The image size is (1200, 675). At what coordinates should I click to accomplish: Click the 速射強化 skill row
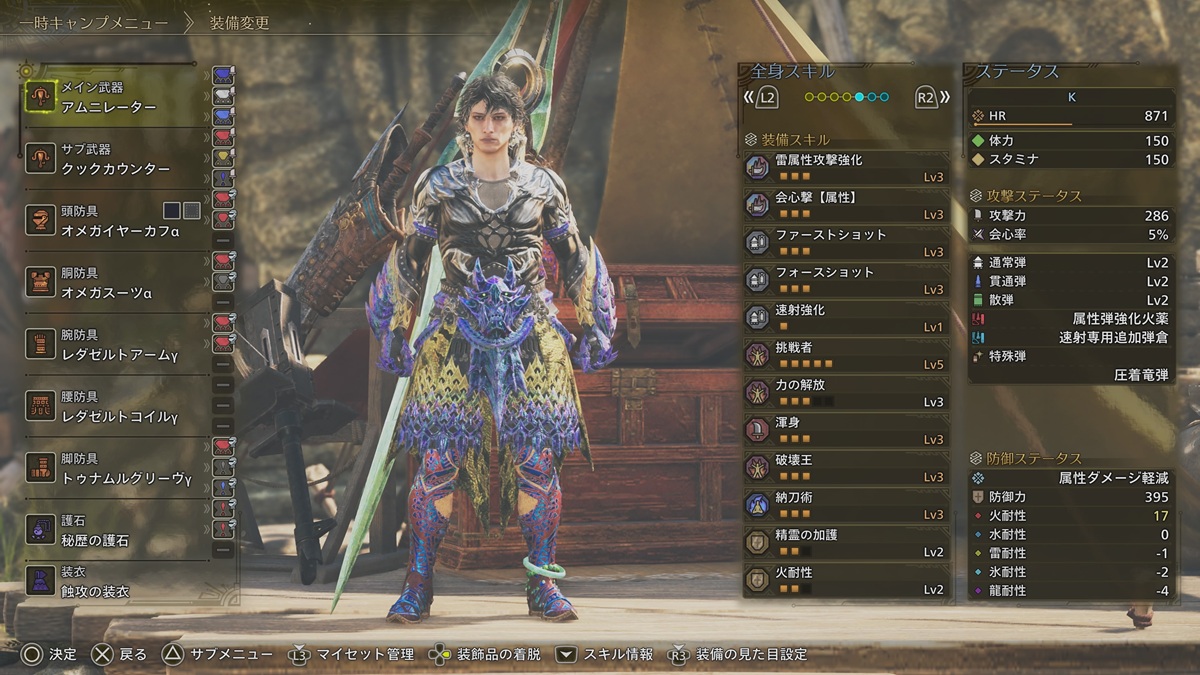(846, 317)
